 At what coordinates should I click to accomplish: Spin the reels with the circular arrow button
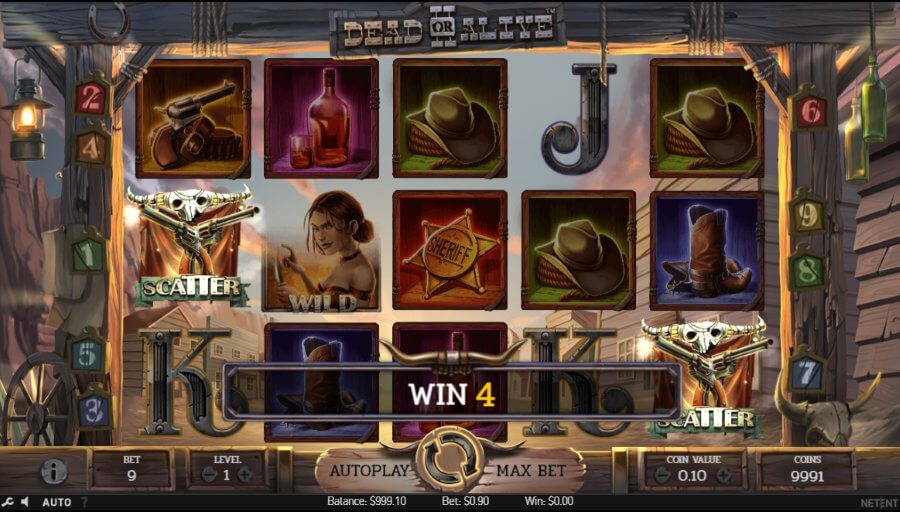[x=448, y=458]
